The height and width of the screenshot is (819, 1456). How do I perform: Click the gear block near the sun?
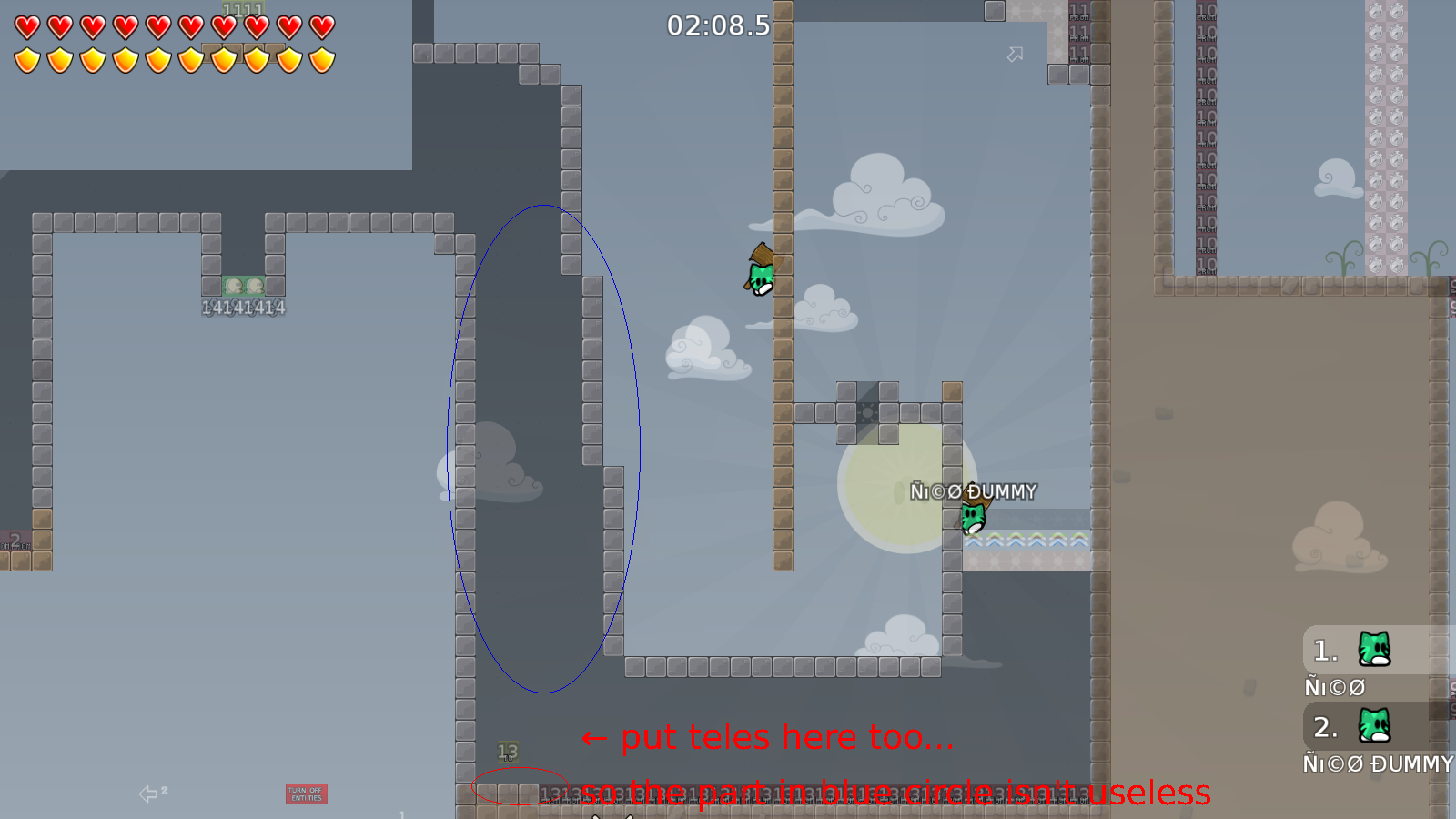(x=866, y=412)
